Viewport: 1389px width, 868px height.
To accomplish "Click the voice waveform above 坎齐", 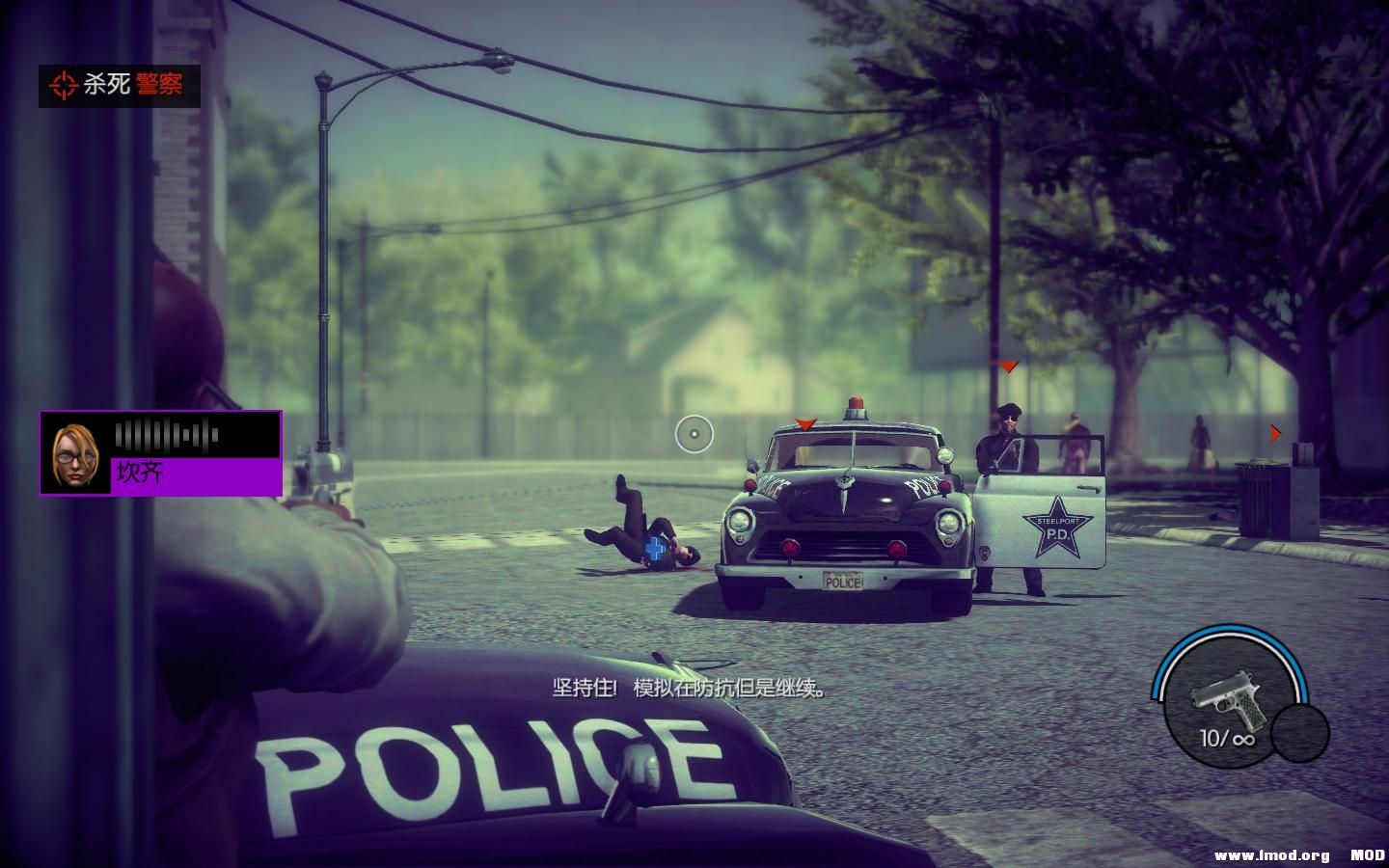I will coord(166,435).
